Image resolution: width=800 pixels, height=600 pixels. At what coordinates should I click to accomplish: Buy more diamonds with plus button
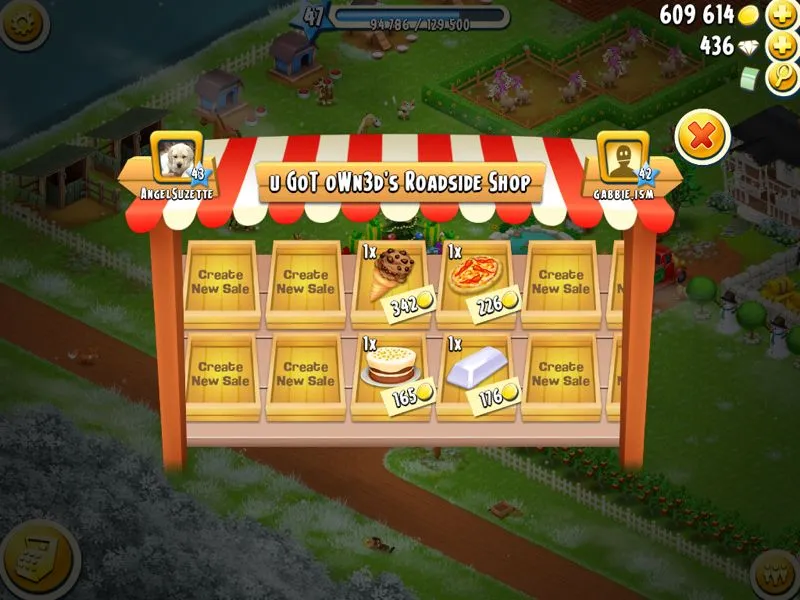780,46
